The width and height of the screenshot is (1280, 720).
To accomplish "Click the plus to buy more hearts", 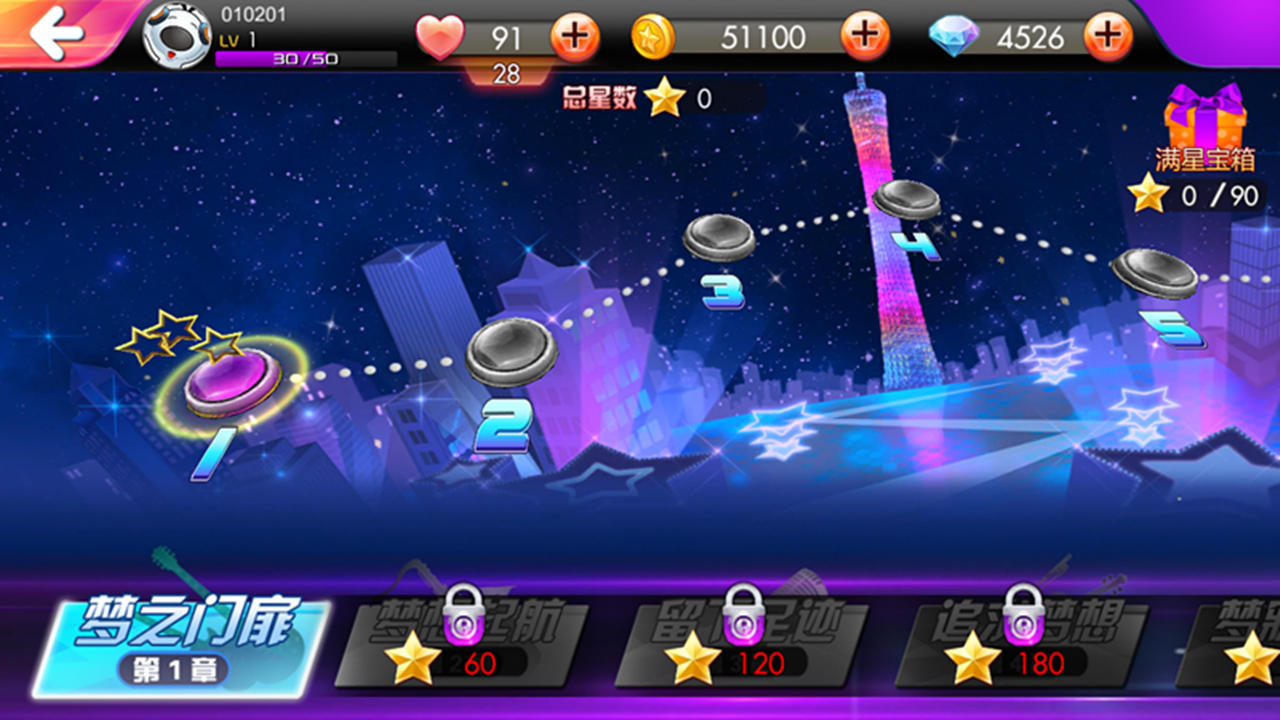I will (573, 36).
